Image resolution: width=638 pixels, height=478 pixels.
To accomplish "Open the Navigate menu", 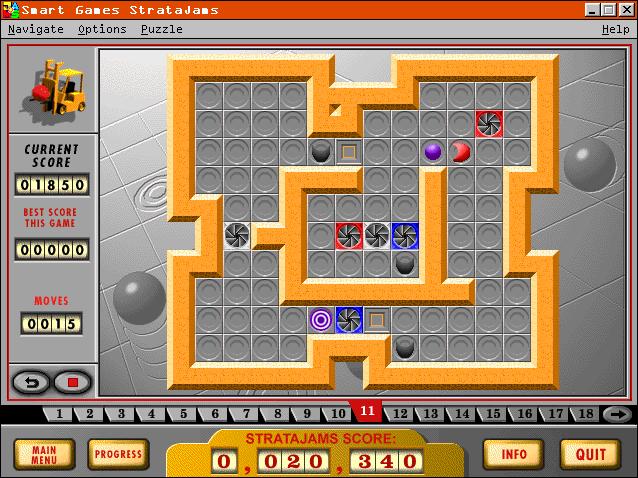I will [x=36, y=29].
